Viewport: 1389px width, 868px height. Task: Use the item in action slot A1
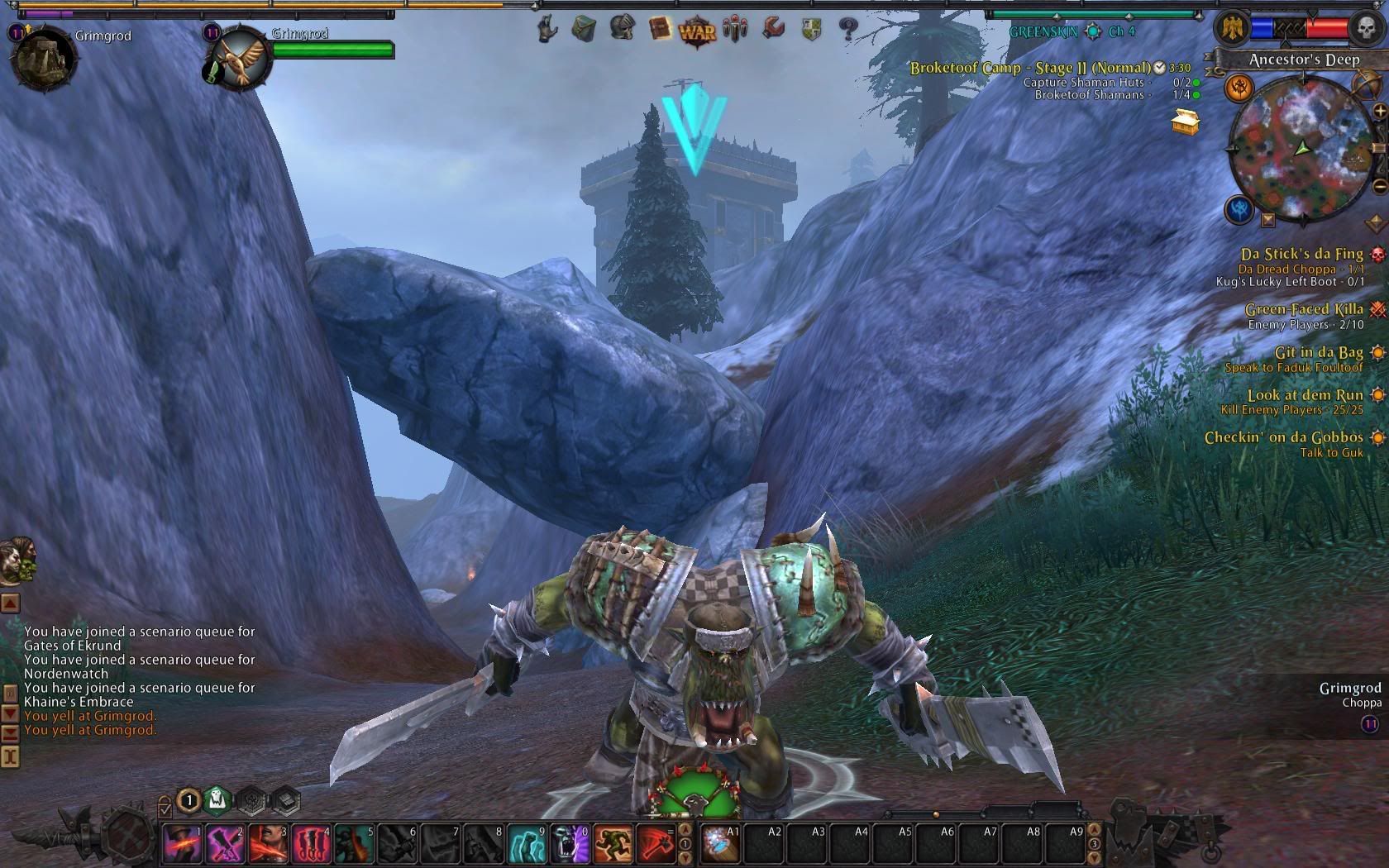click(721, 843)
